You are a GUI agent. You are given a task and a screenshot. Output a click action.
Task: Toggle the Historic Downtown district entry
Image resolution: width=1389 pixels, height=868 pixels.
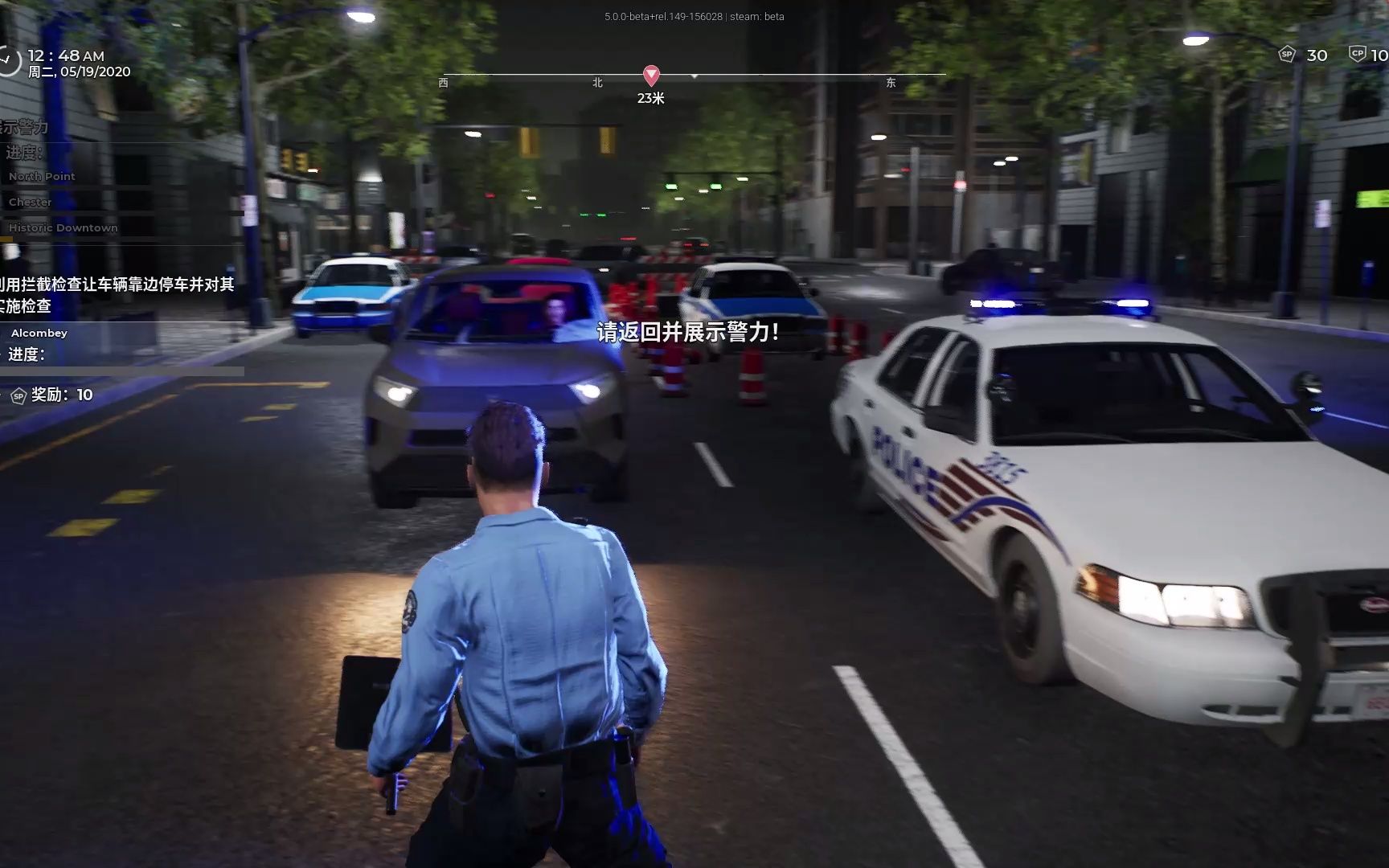click(62, 227)
